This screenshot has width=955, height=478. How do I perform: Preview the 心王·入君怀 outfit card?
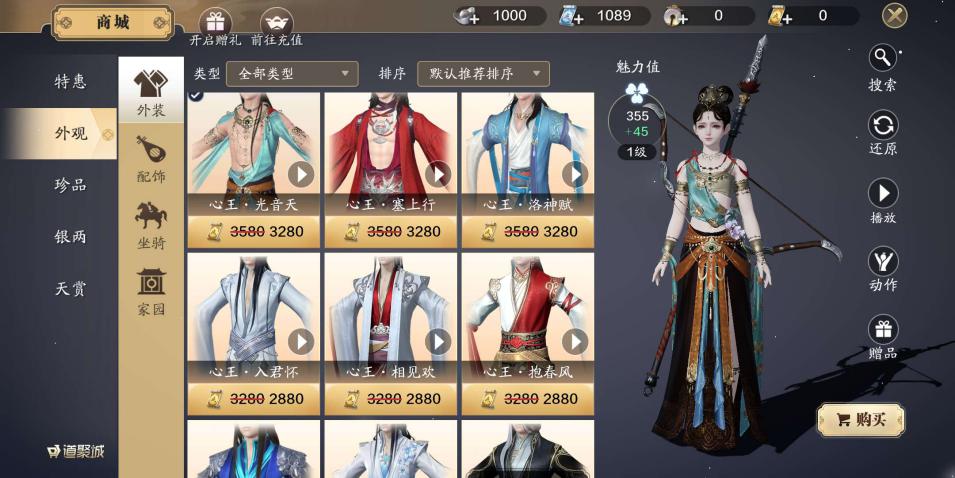pyautogui.click(x=254, y=320)
